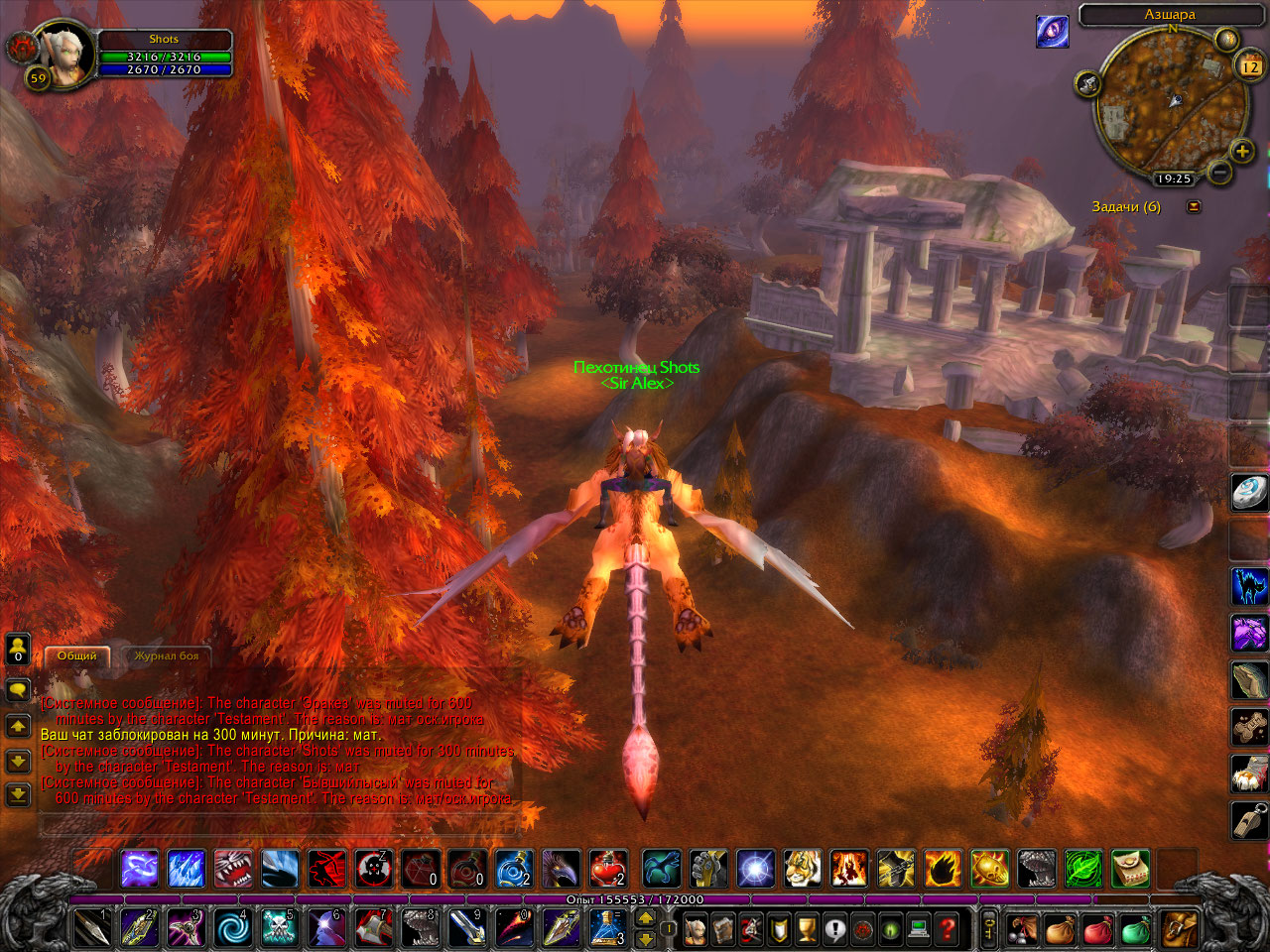
Task: Cast the blue swirl ability in slot 4
Action: 233,928
